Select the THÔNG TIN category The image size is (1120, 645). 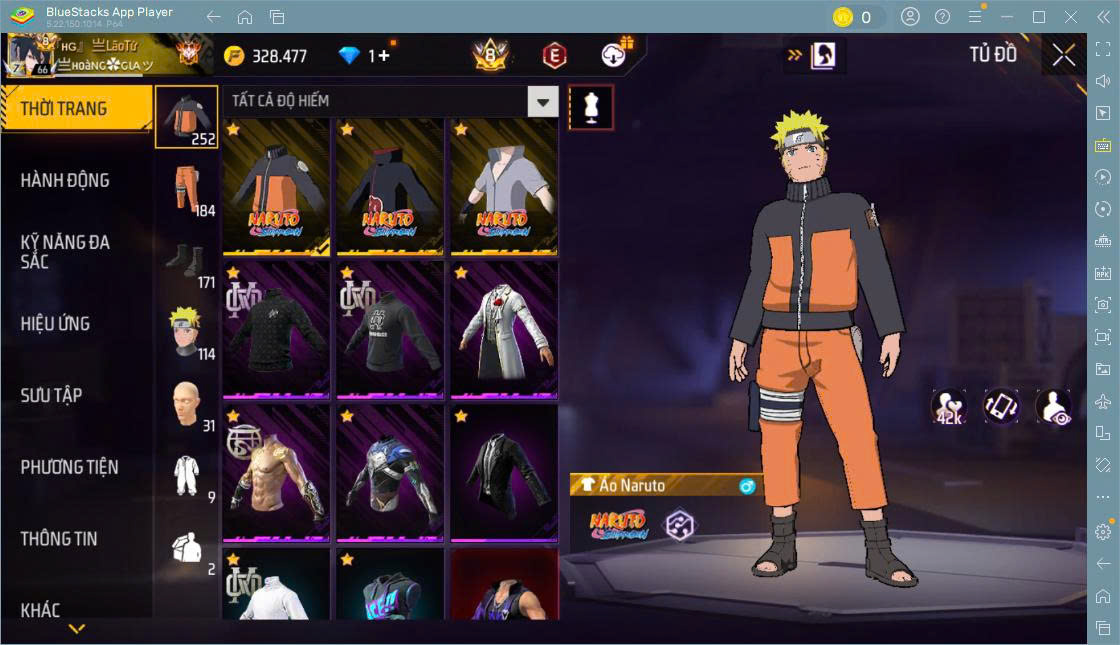click(x=59, y=538)
